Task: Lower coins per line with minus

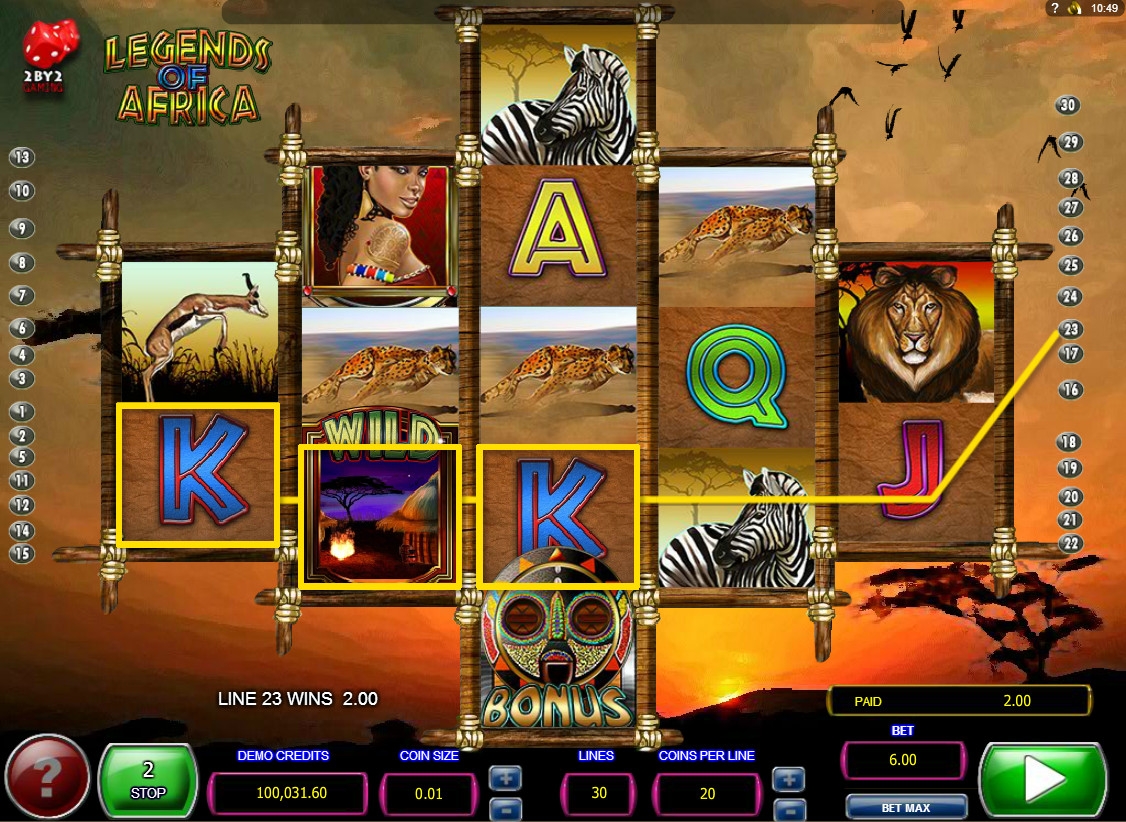Action: (789, 808)
